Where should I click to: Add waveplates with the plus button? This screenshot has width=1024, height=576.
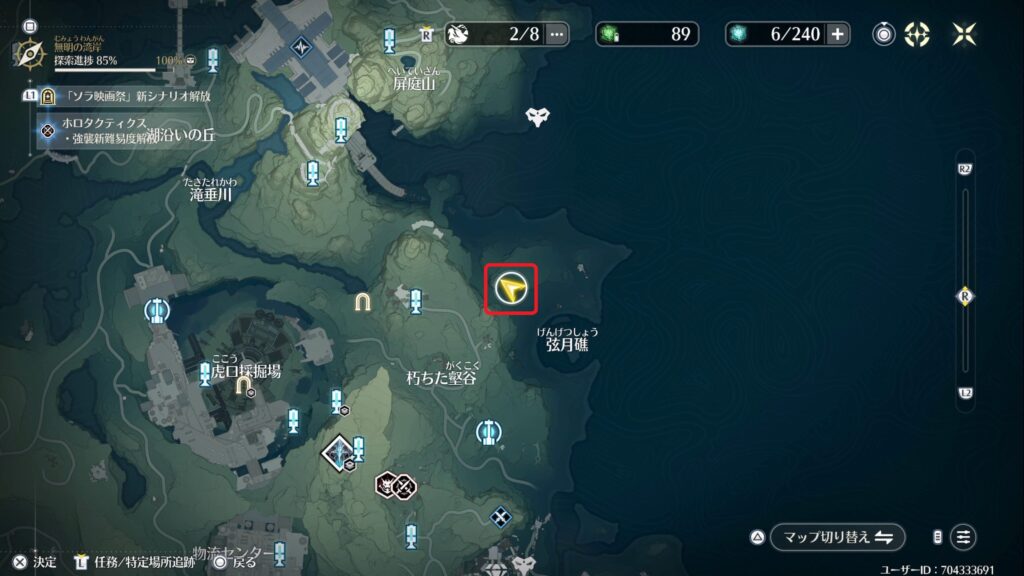837,34
